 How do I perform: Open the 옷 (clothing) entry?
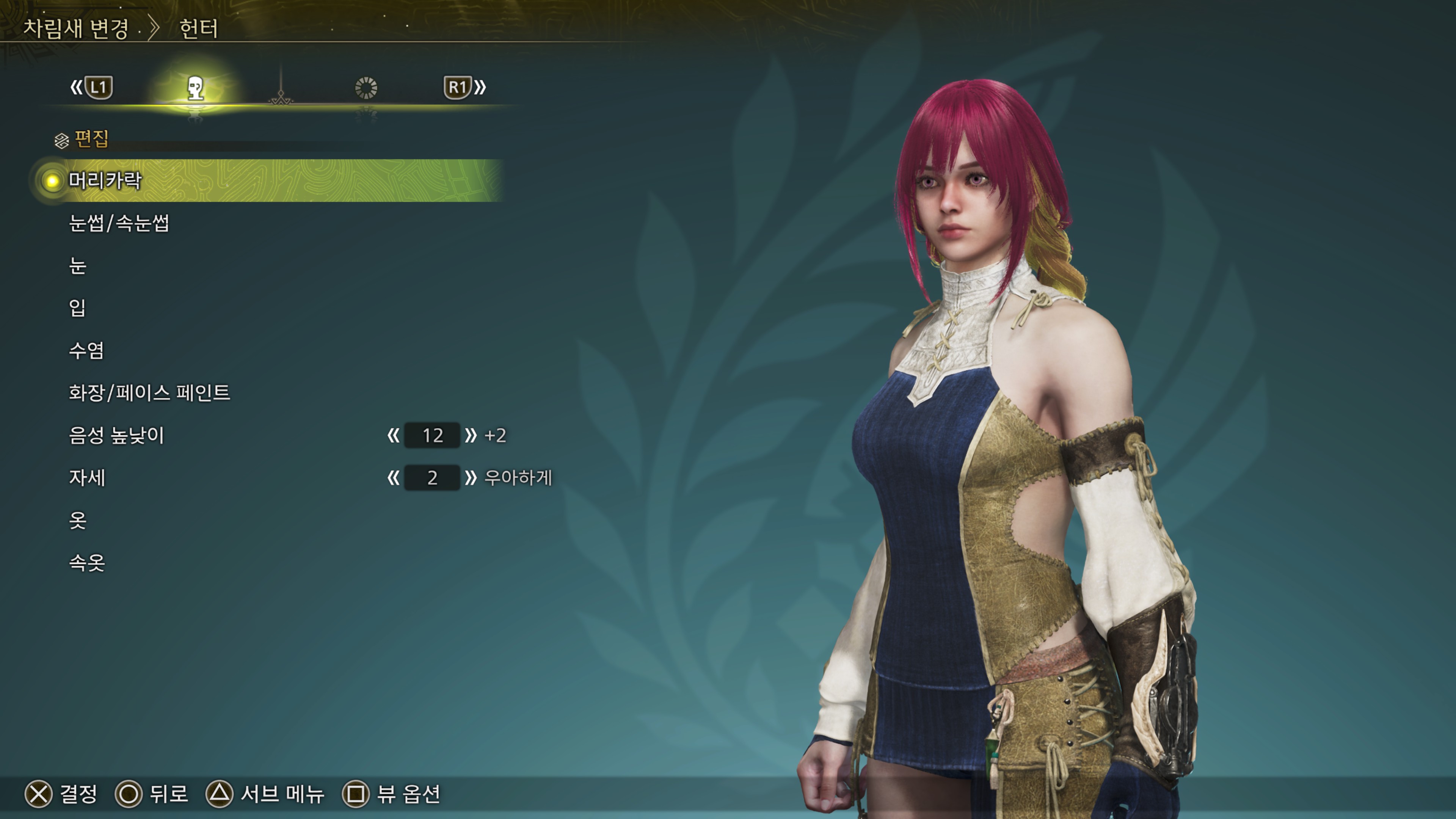point(78,521)
